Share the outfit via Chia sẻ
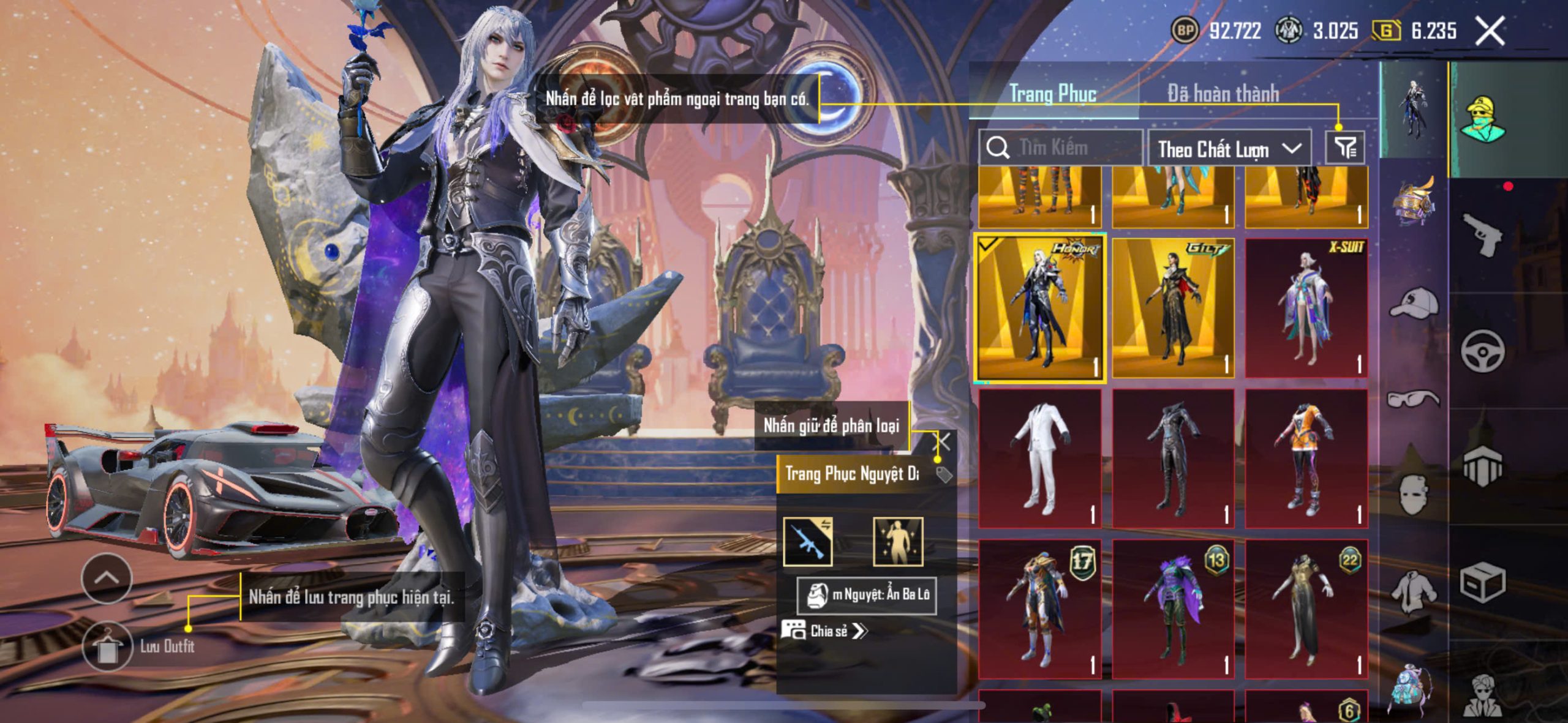 pyautogui.click(x=824, y=631)
